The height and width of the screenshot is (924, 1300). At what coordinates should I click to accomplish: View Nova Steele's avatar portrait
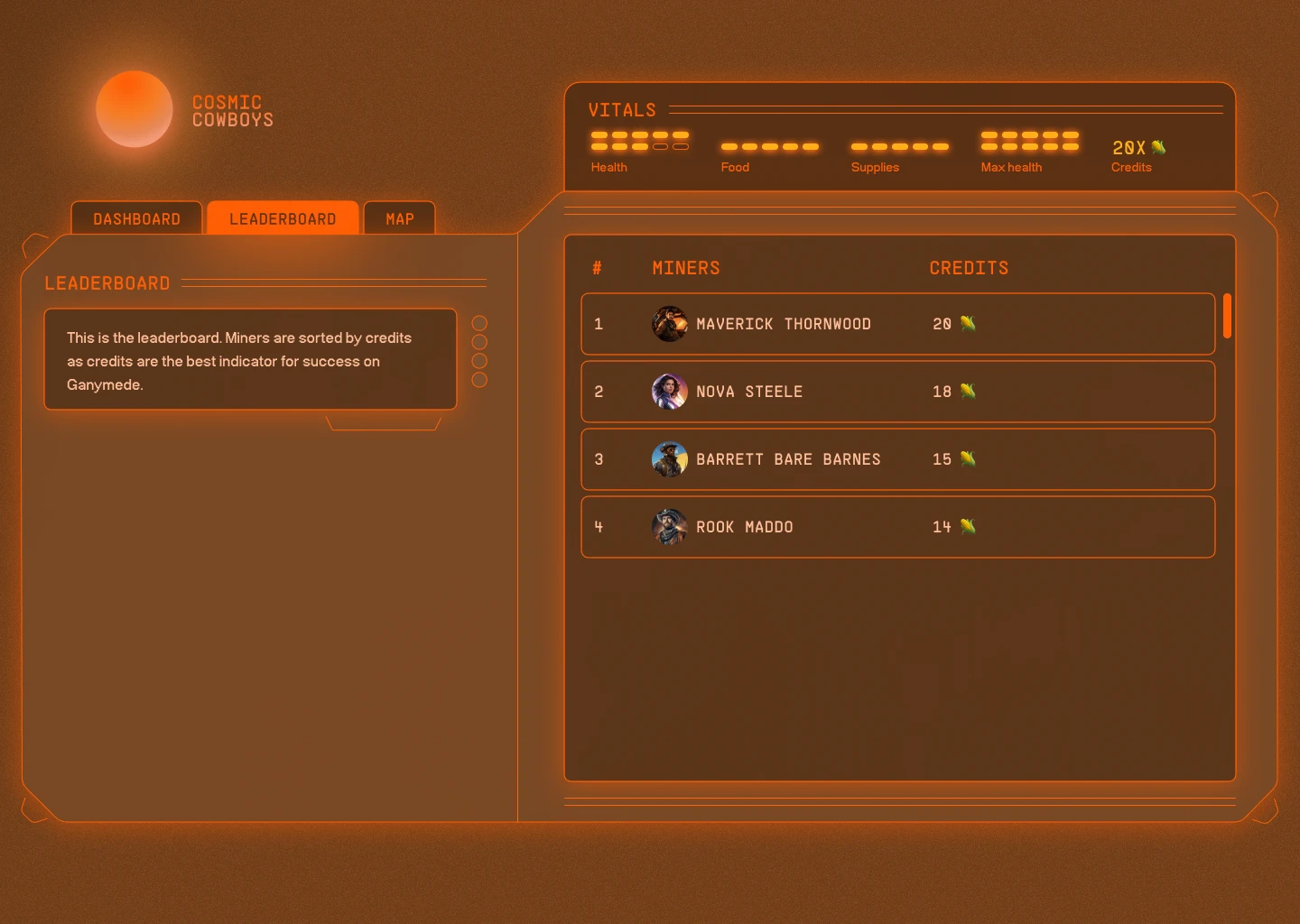click(x=670, y=392)
